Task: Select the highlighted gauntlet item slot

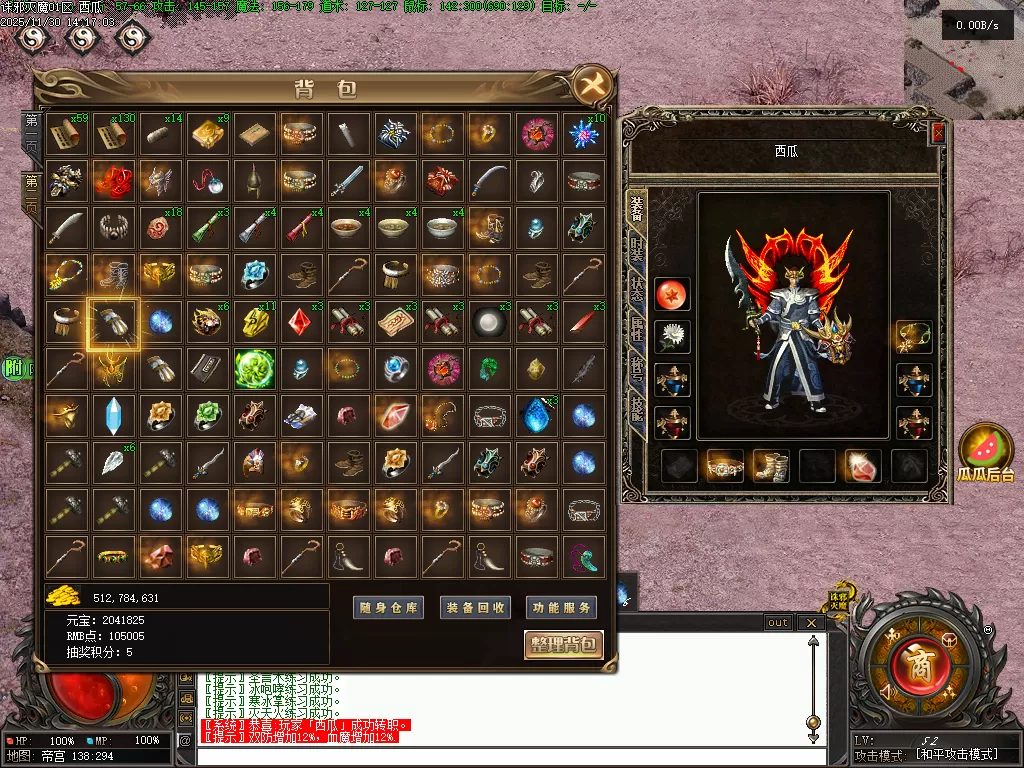Action: pyautogui.click(x=113, y=322)
